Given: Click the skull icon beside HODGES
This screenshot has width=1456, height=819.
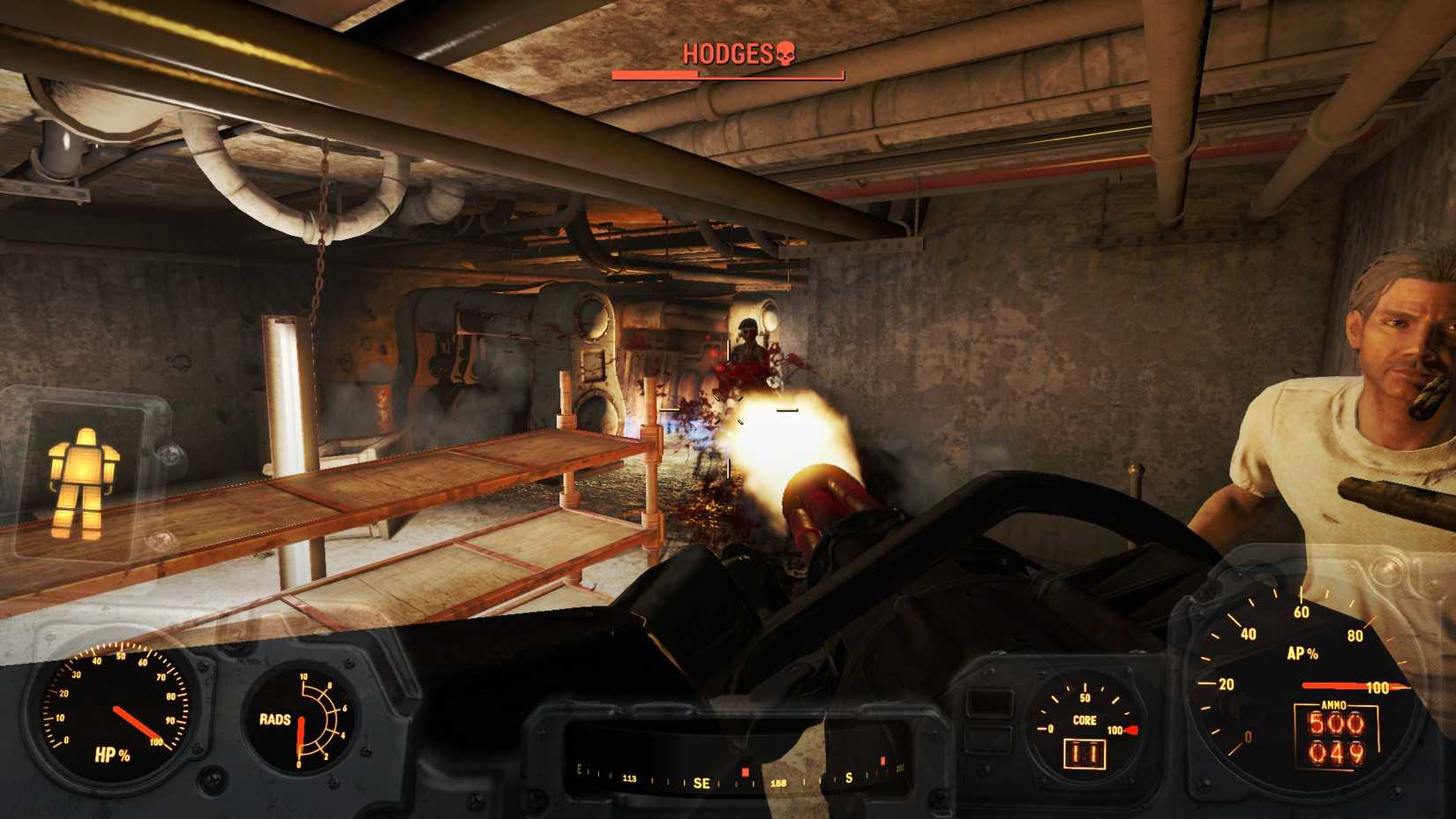Looking at the screenshot, I should pos(788,53).
